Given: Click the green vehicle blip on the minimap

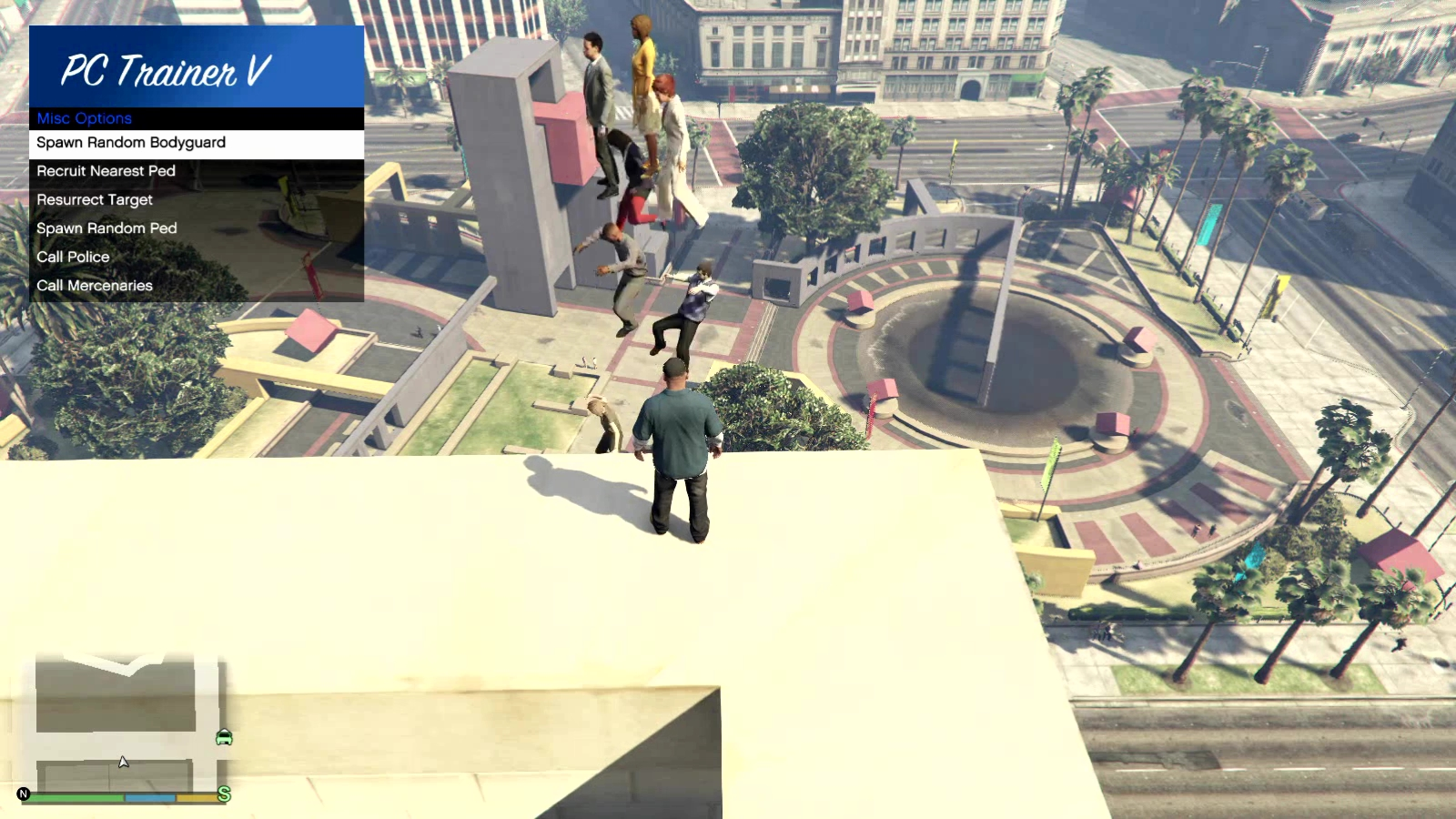Looking at the screenshot, I should 224,739.
